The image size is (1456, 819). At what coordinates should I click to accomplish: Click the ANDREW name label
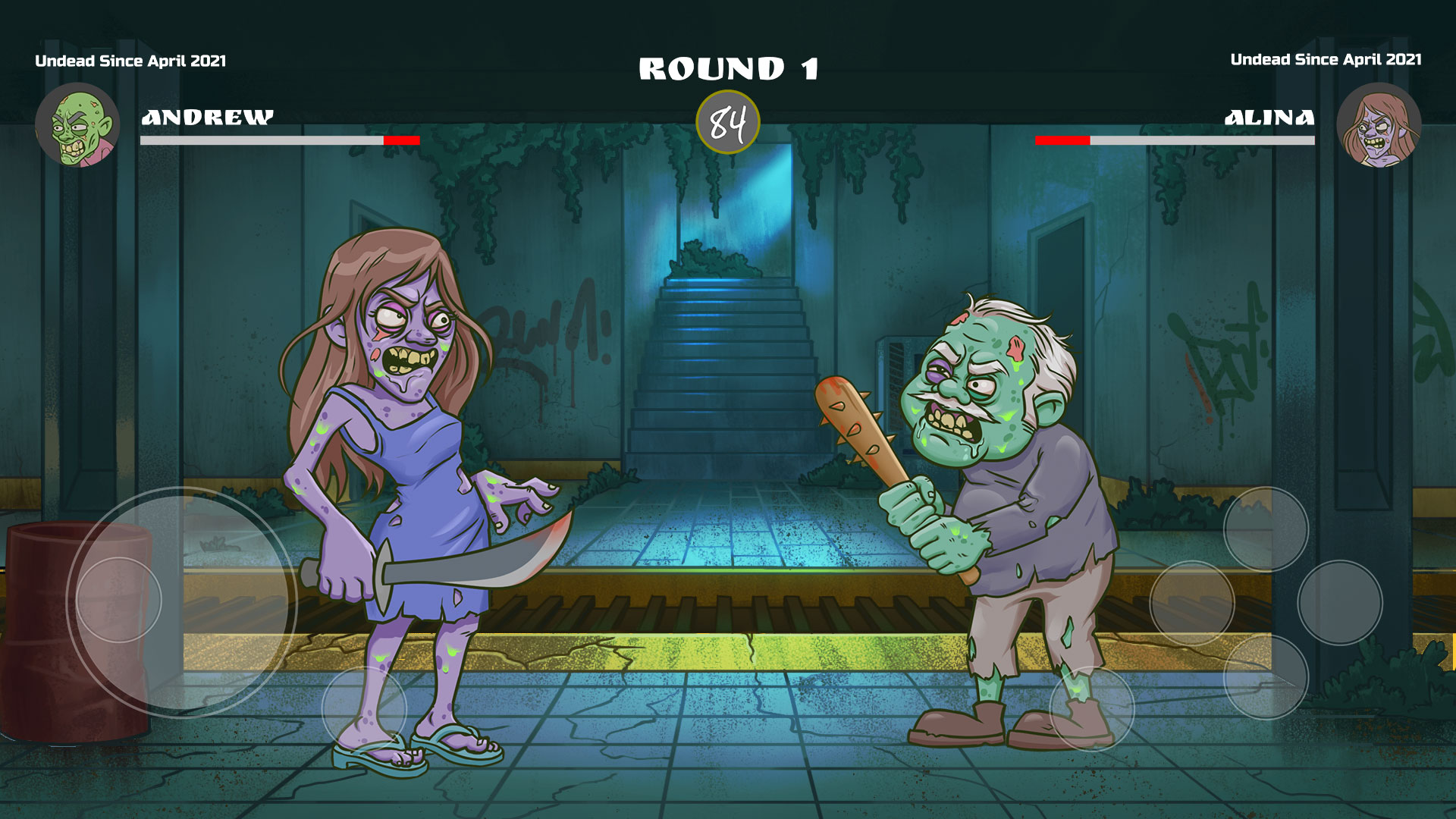208,118
